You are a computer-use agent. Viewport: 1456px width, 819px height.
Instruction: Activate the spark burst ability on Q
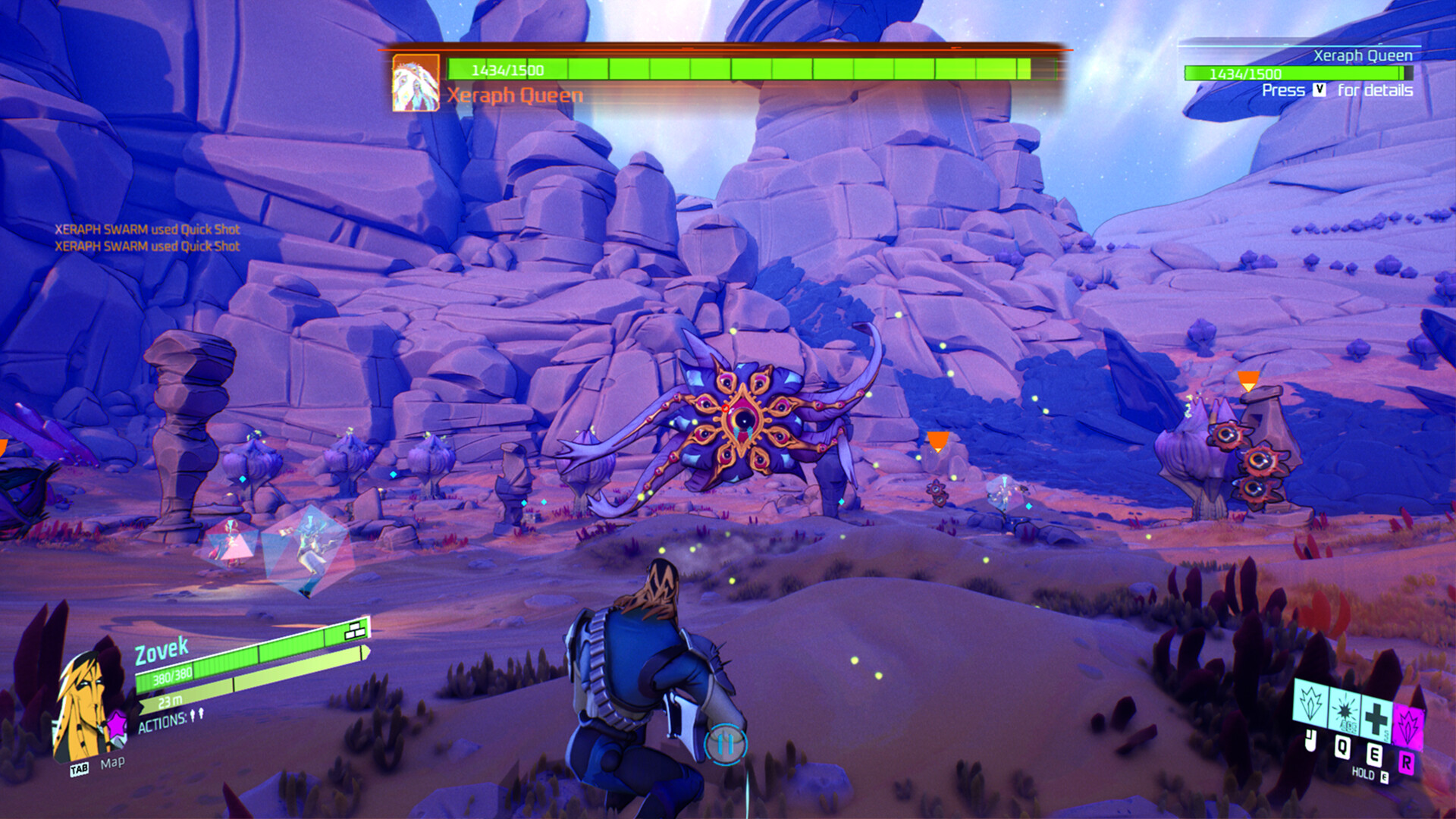point(1344,711)
